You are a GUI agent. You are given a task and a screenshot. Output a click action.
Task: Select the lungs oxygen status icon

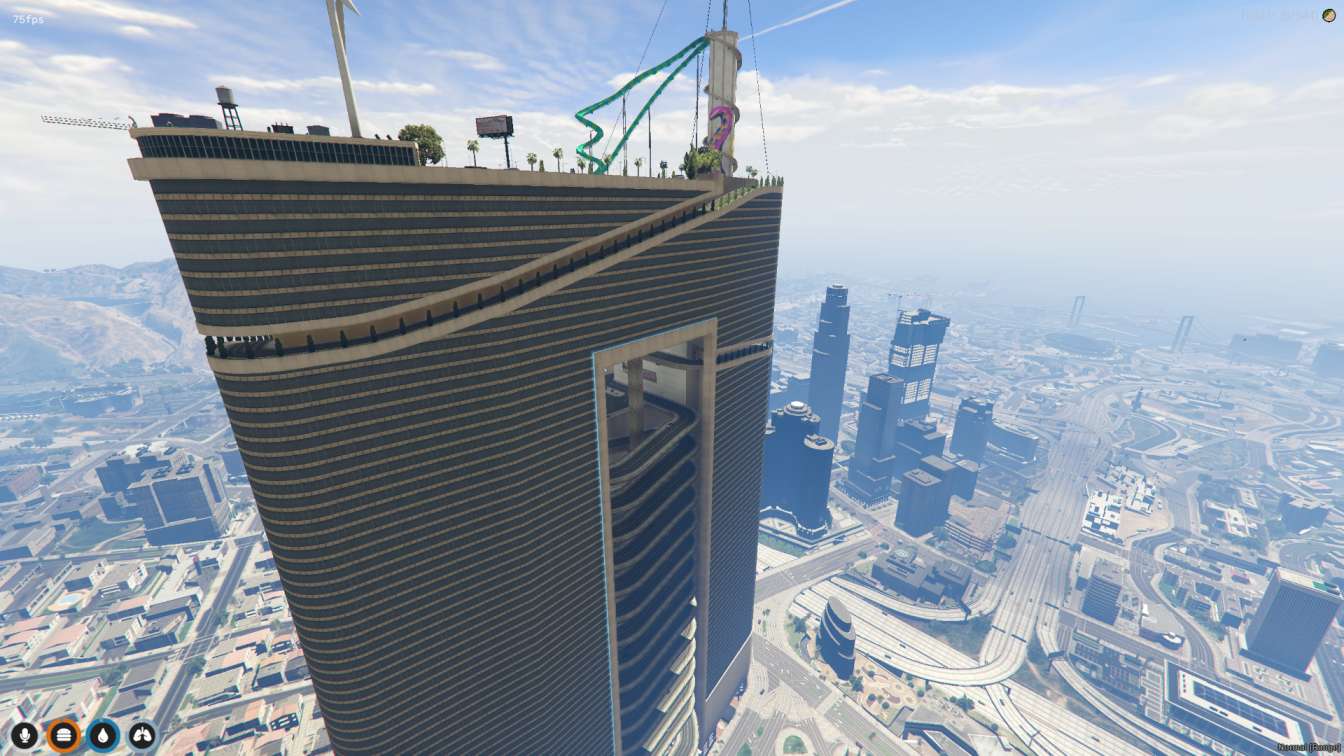click(x=142, y=736)
